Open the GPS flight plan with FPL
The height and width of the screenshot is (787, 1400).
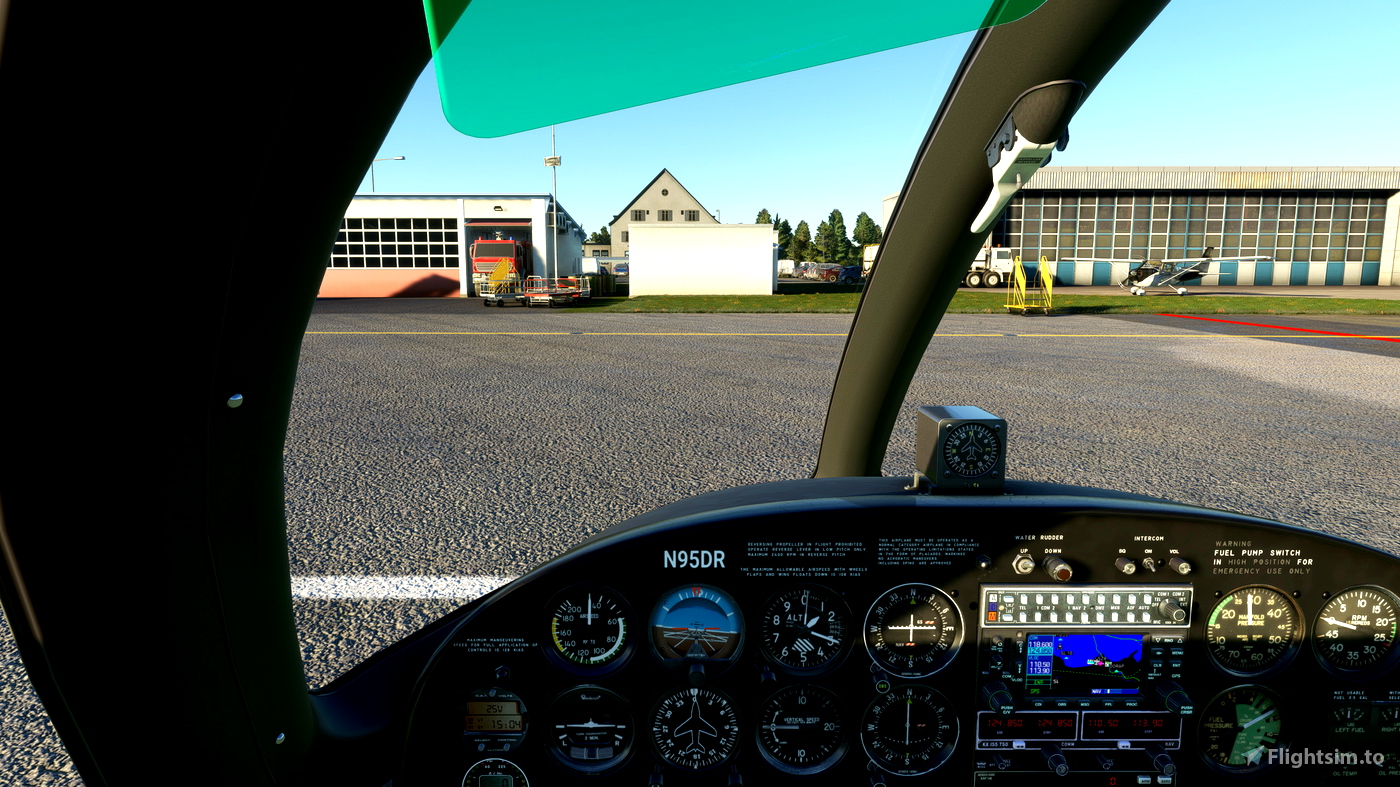point(1108,704)
